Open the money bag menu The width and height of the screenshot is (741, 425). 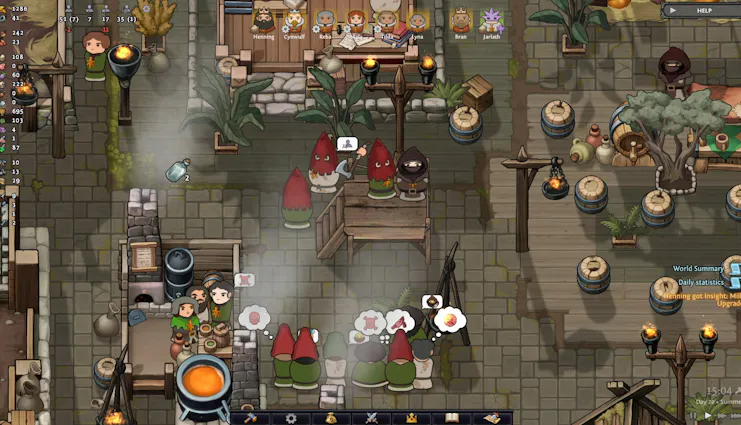pyautogui.click(x=331, y=418)
